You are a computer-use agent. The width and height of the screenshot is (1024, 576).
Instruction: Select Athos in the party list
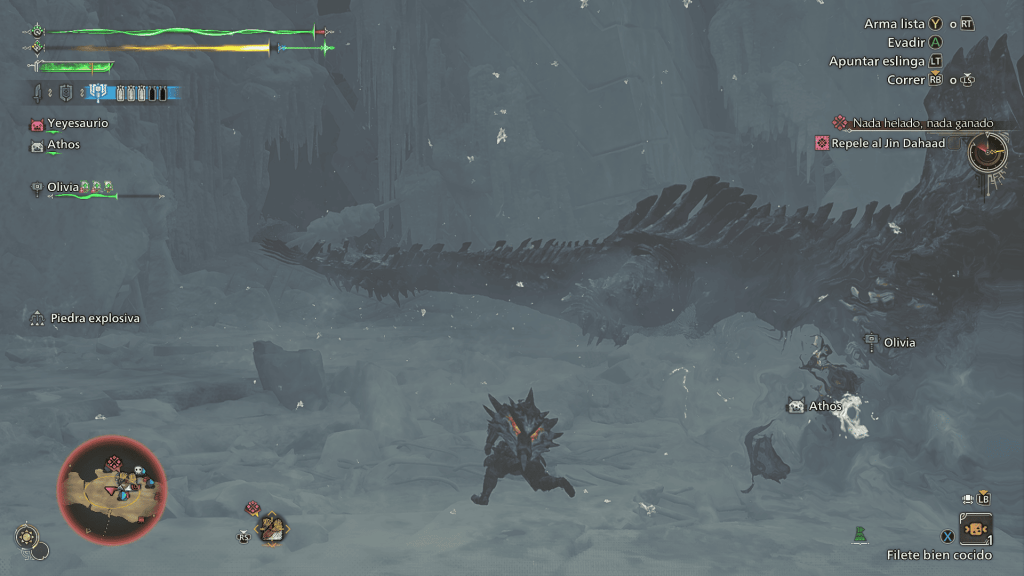(x=63, y=145)
